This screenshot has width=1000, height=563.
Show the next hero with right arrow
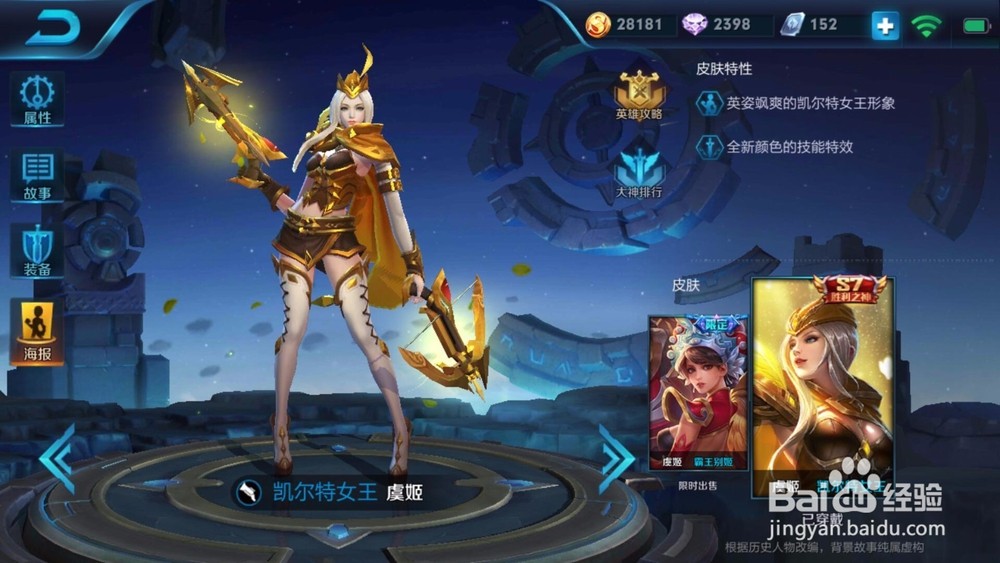pyautogui.click(x=616, y=458)
